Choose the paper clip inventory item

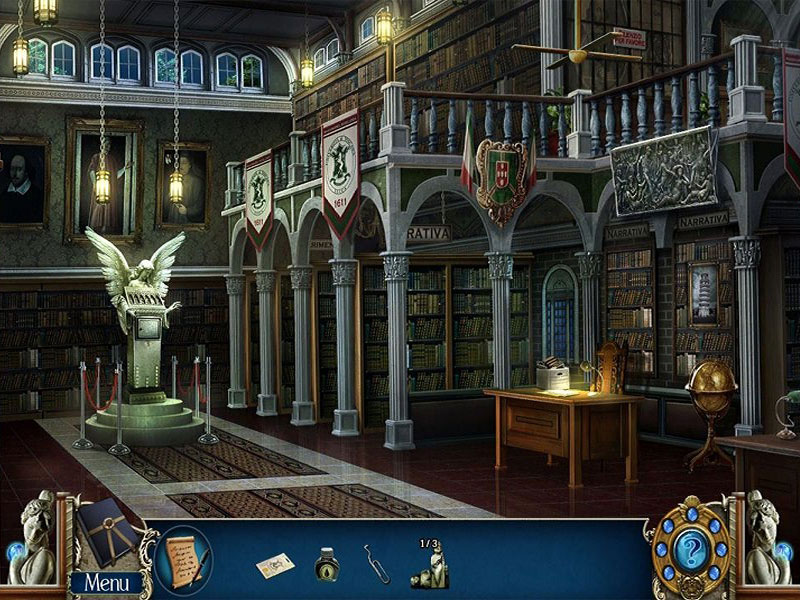tap(377, 564)
